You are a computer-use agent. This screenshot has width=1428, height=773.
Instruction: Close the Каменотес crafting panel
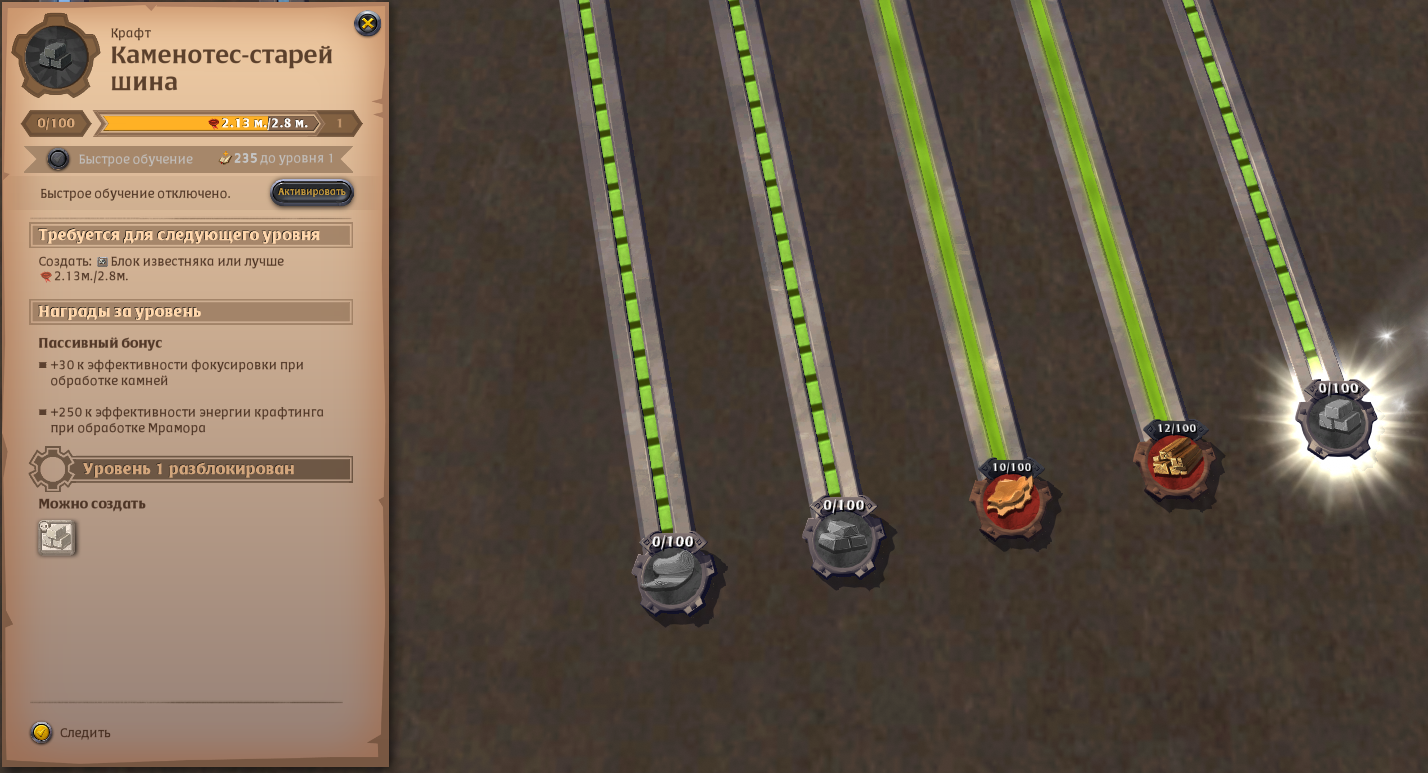(367, 24)
